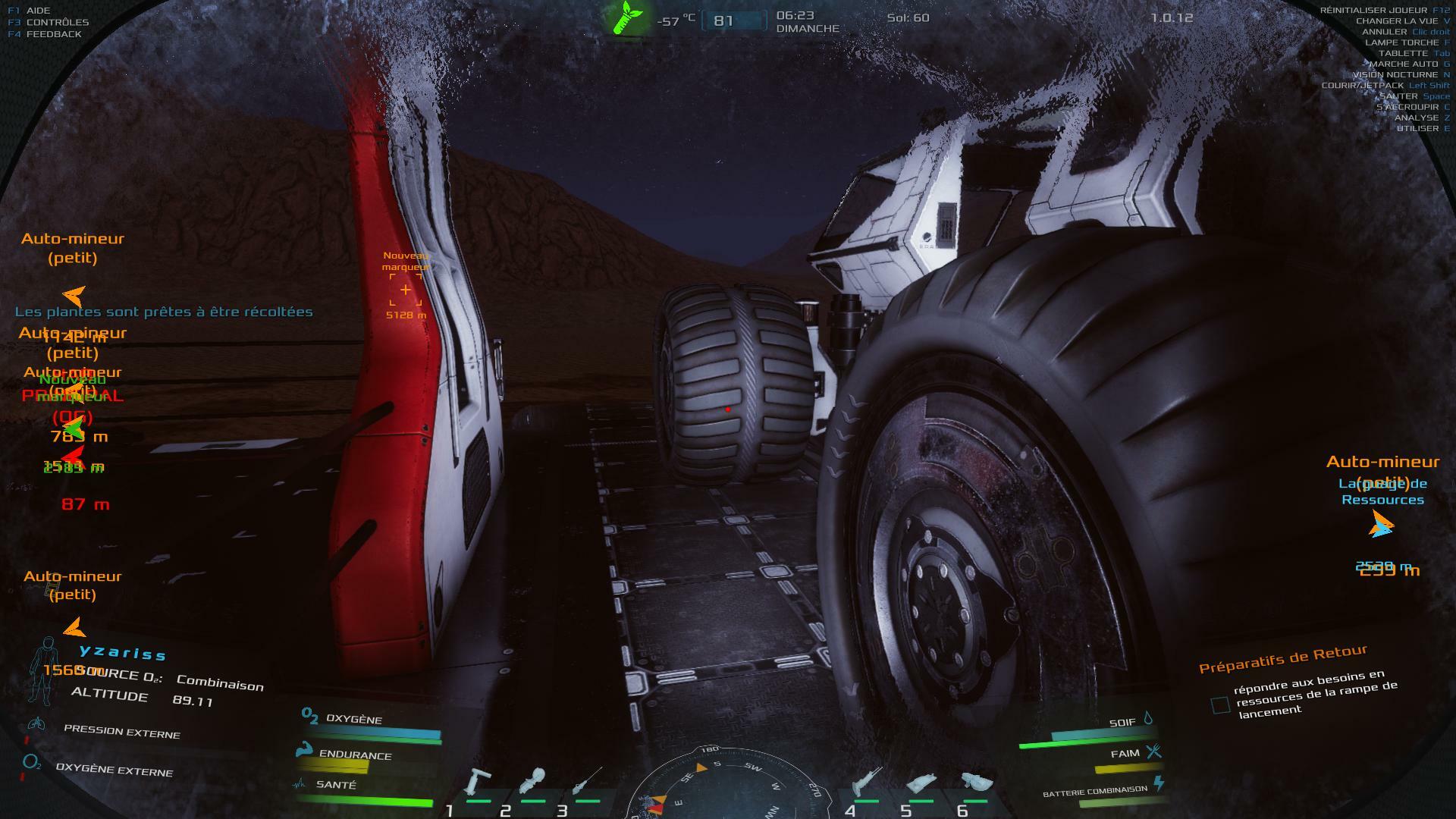The image size is (1456, 819).
Task: Tick the launch ramp resources objective checkbox
Action: [x=1220, y=705]
